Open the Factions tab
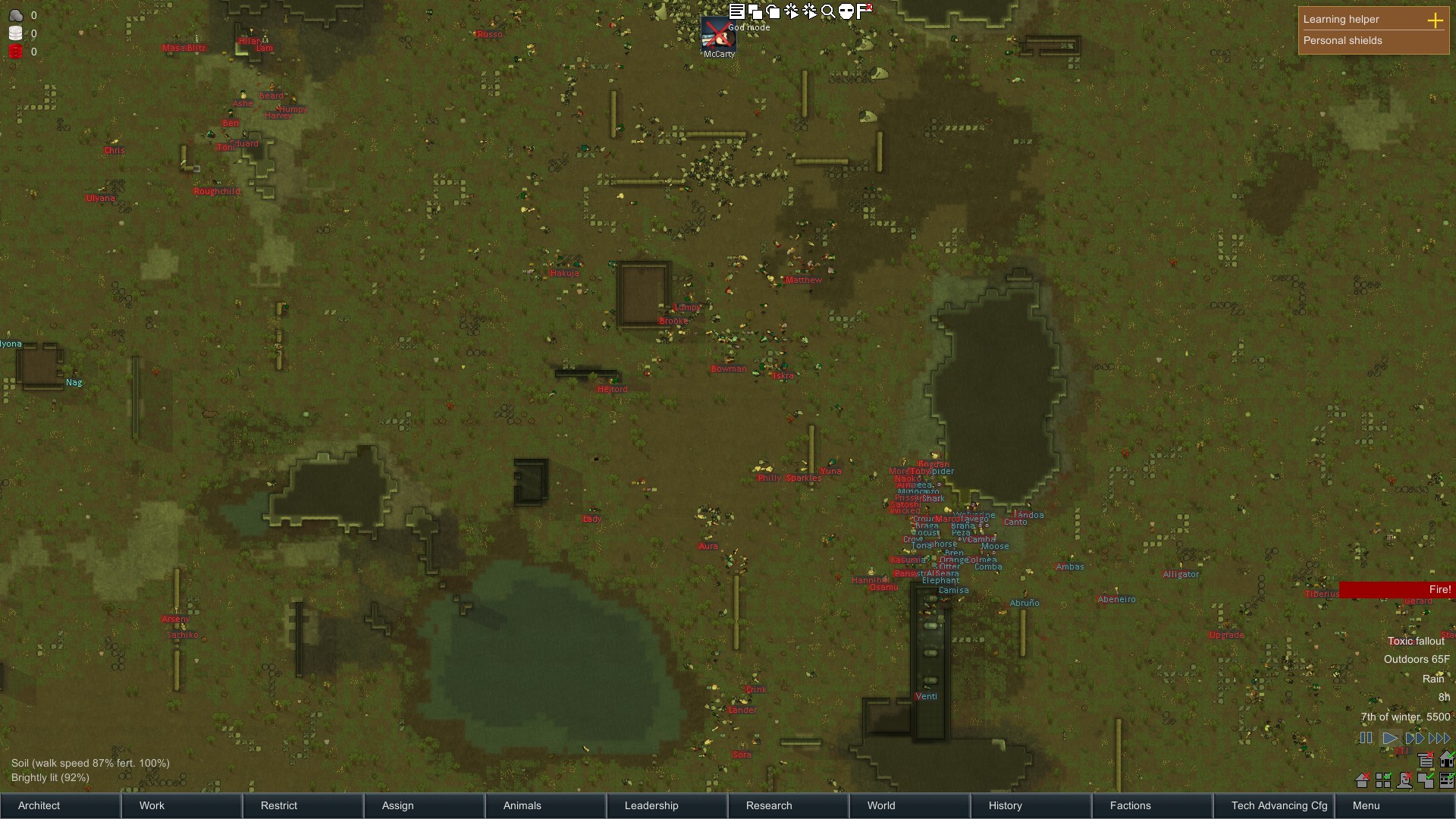This screenshot has width=1456, height=819. (1153, 805)
